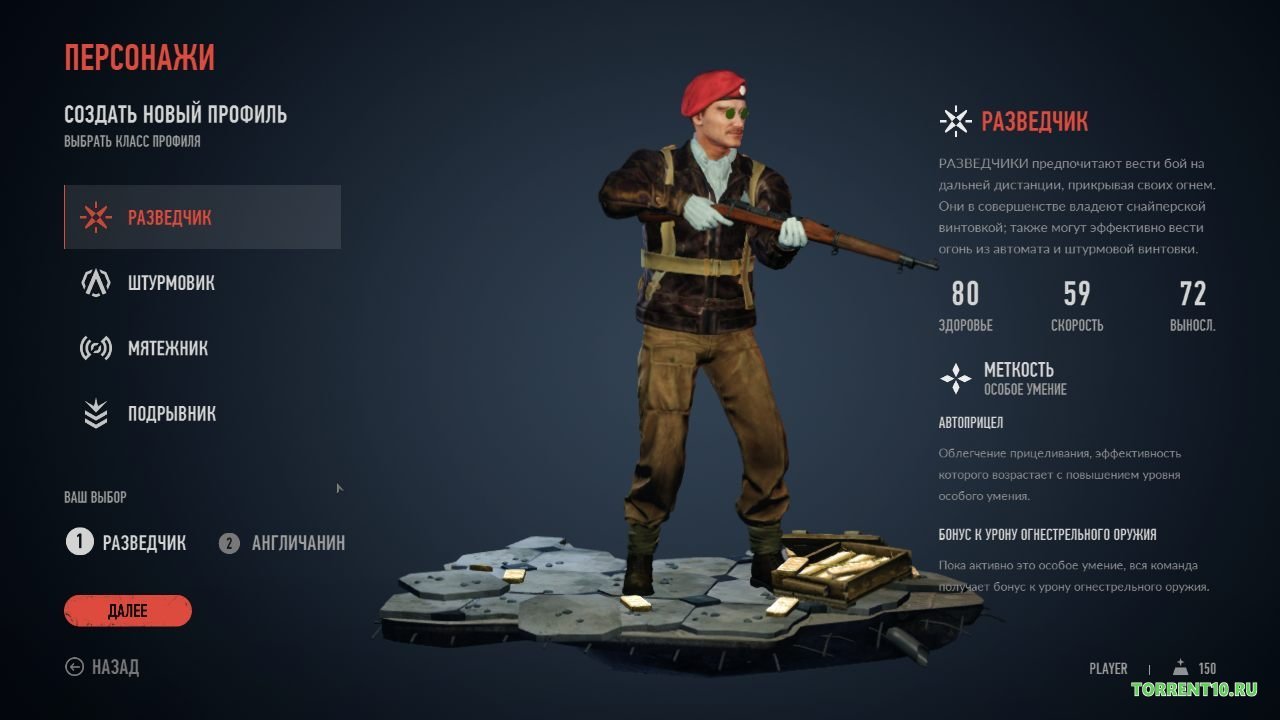Screen dimensions: 1280x720
Task: Click the Подрывник chevron icon
Action: (95, 413)
